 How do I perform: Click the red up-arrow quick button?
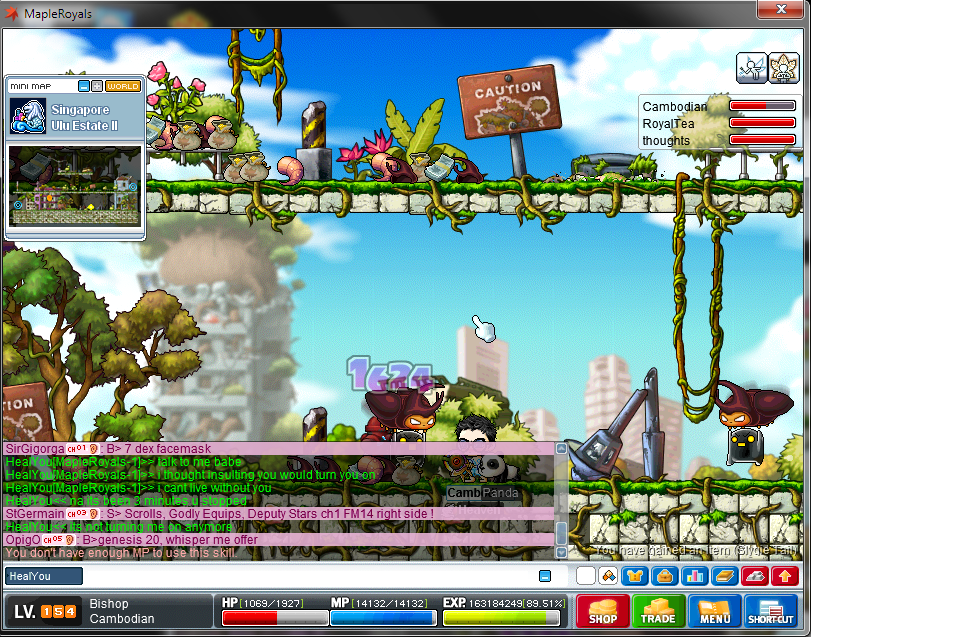(x=785, y=576)
